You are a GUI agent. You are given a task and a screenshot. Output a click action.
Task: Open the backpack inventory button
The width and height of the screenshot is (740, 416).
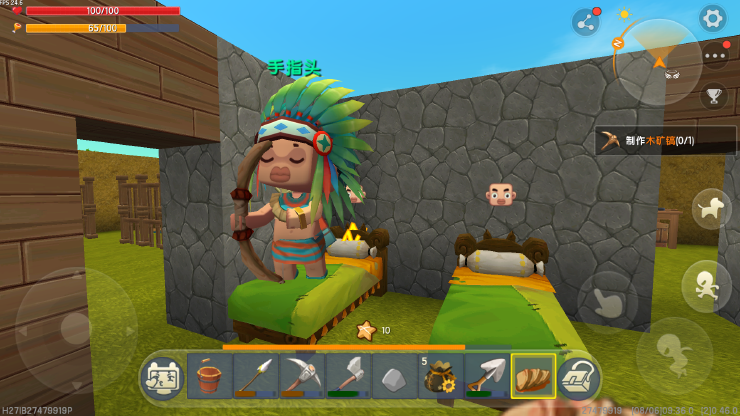point(579,377)
